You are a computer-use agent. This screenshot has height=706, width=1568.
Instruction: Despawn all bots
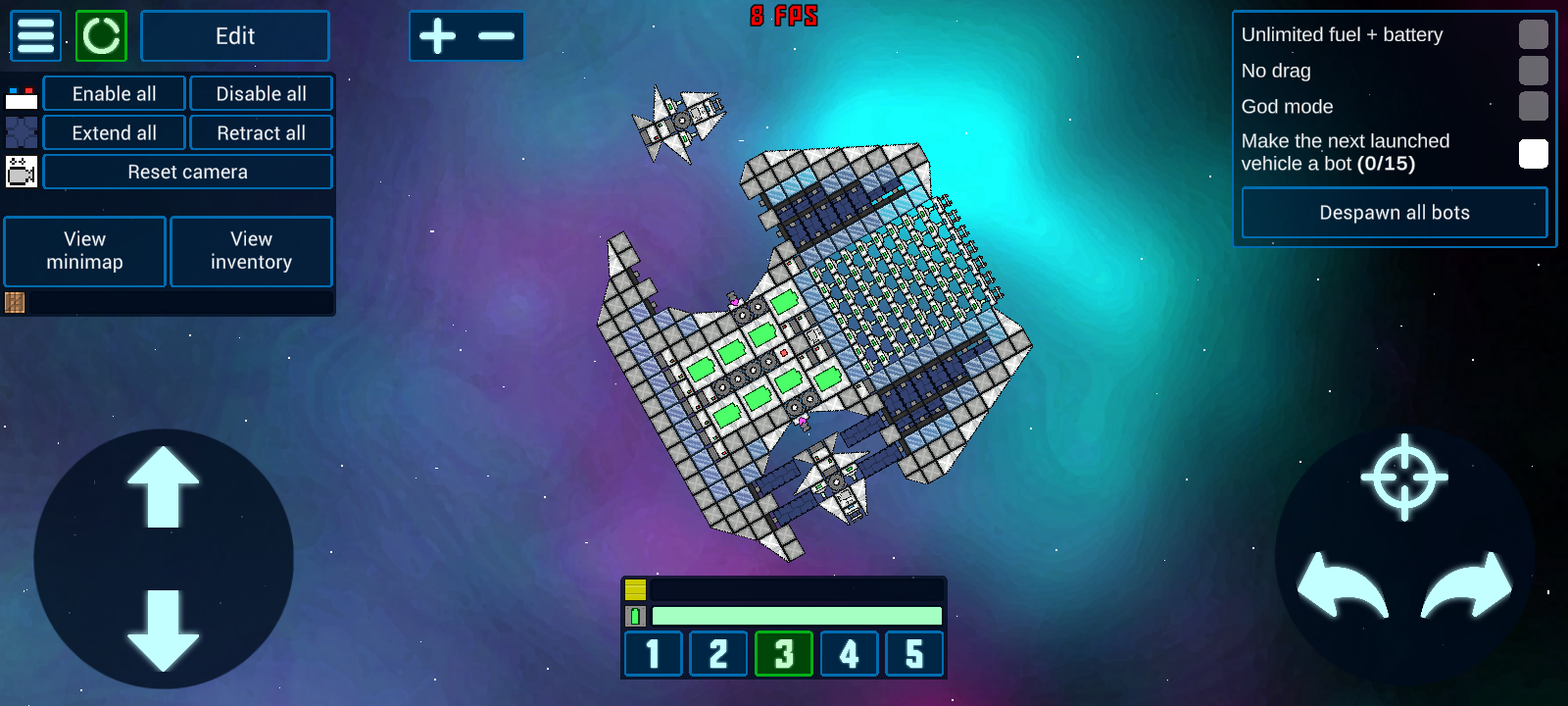coord(1394,213)
